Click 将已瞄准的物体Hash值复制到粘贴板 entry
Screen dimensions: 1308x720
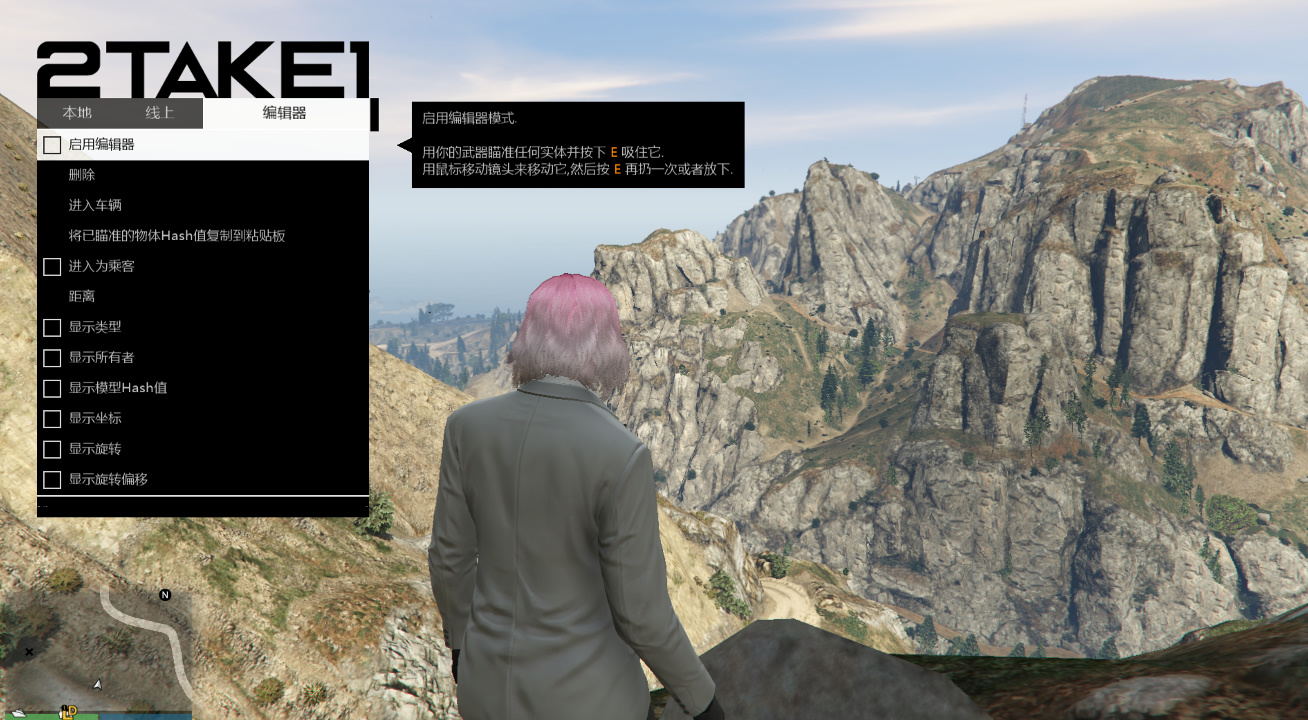[177, 236]
